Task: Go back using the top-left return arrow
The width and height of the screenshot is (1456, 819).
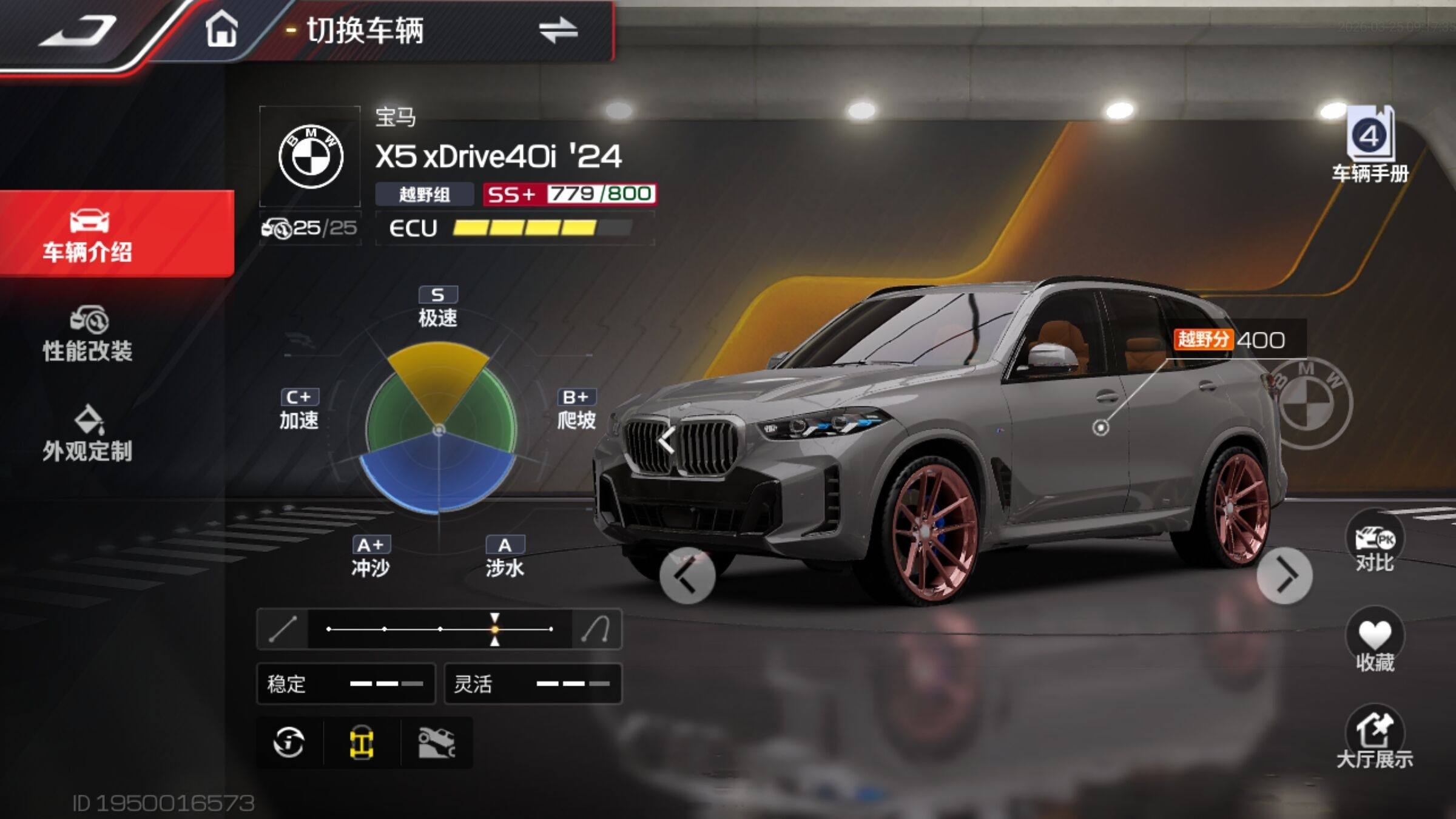Action: pyautogui.click(x=78, y=32)
